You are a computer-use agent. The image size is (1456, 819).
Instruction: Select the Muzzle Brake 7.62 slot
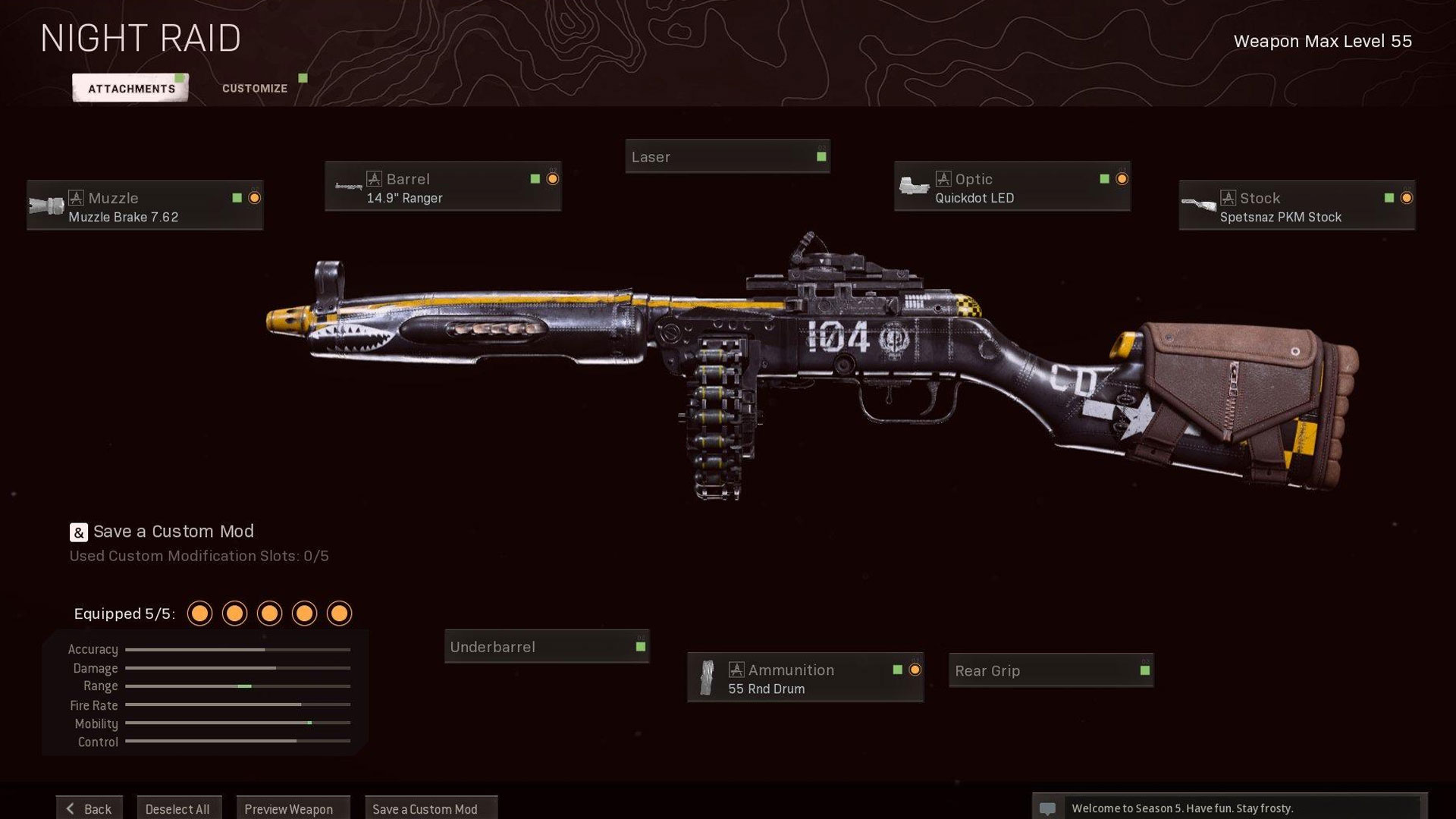click(x=145, y=206)
